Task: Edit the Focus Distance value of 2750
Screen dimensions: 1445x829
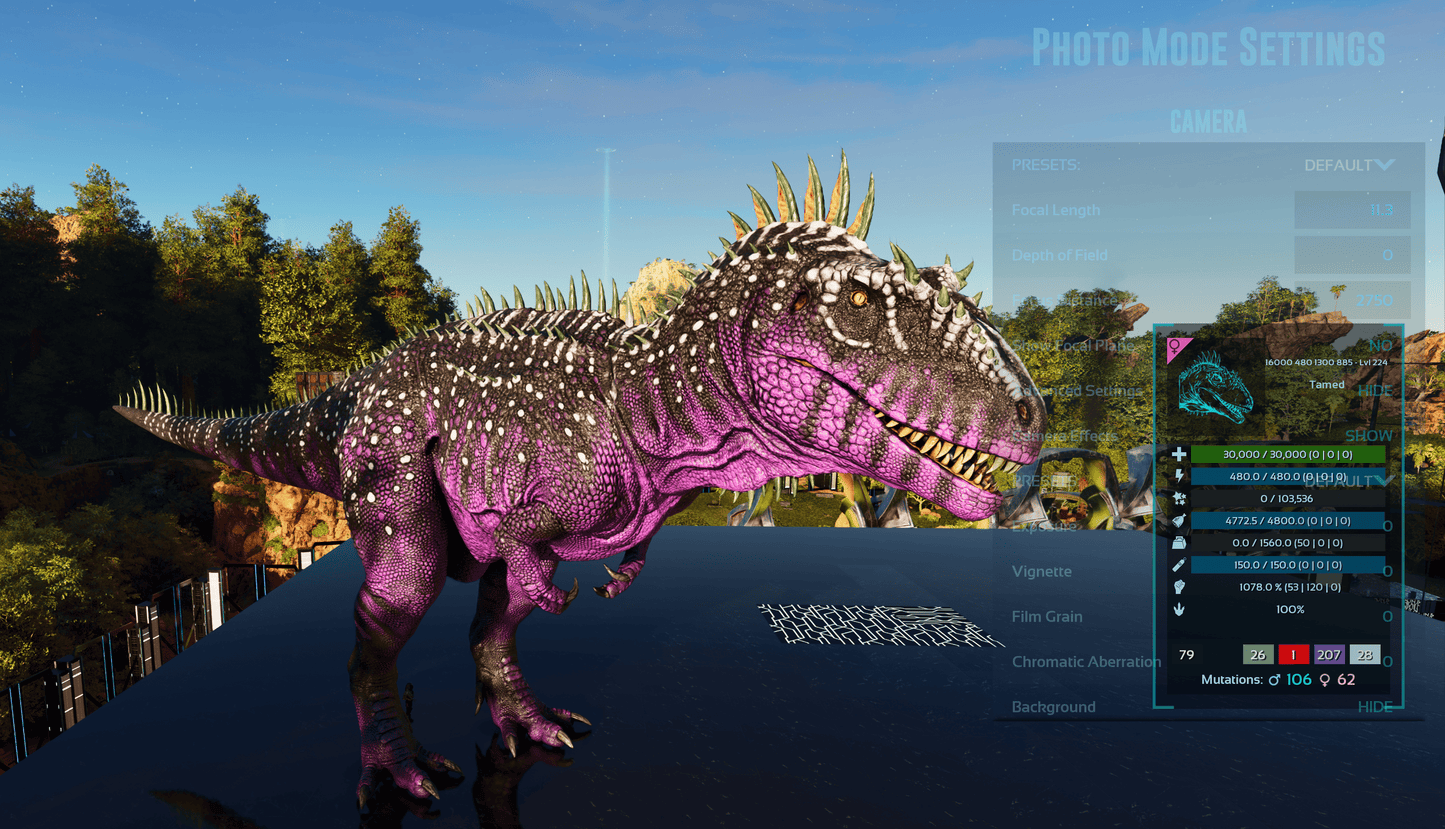Action: point(1352,300)
